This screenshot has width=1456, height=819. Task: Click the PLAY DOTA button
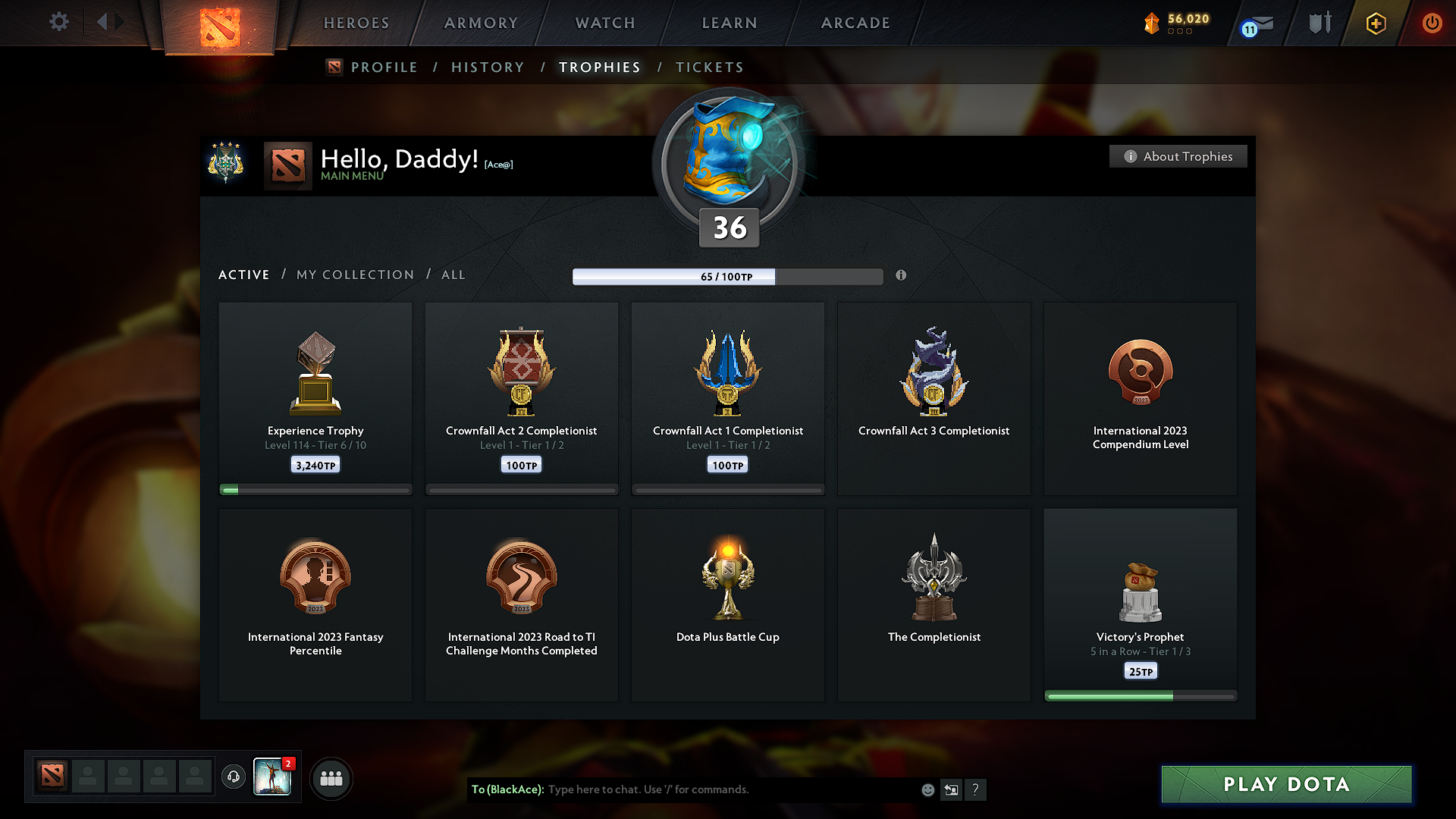pyautogui.click(x=1286, y=784)
